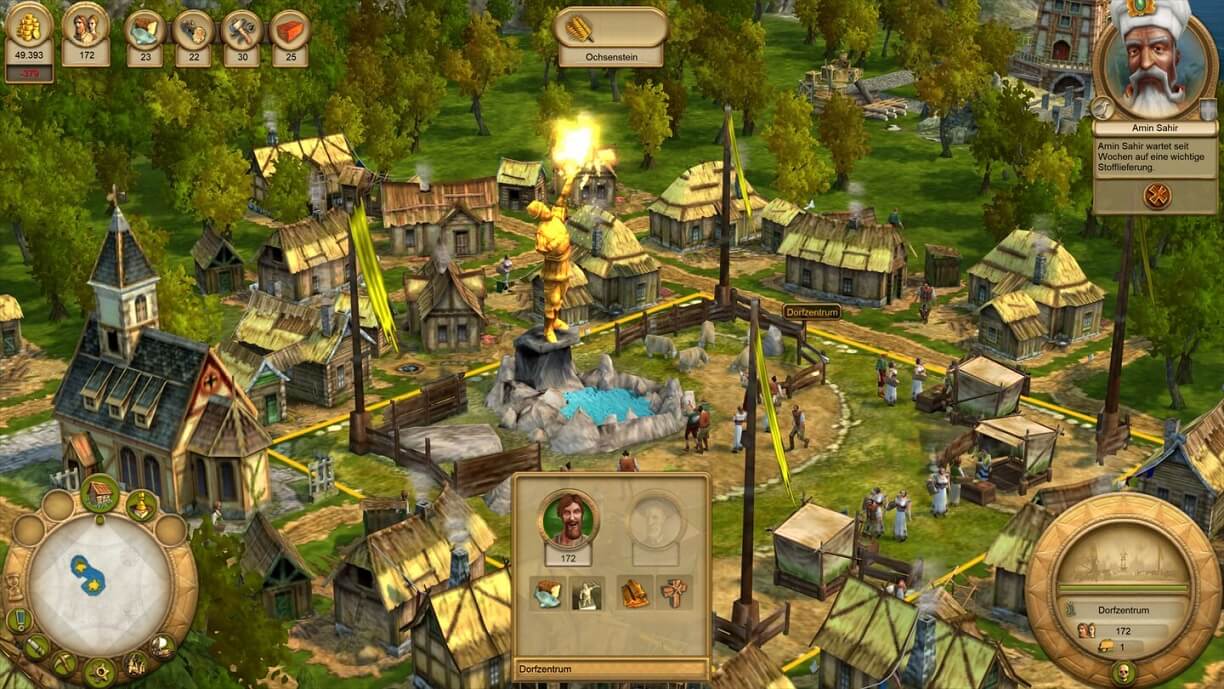Click the population couple icon
Screen dimensions: 1224x689
click(x=86, y=26)
